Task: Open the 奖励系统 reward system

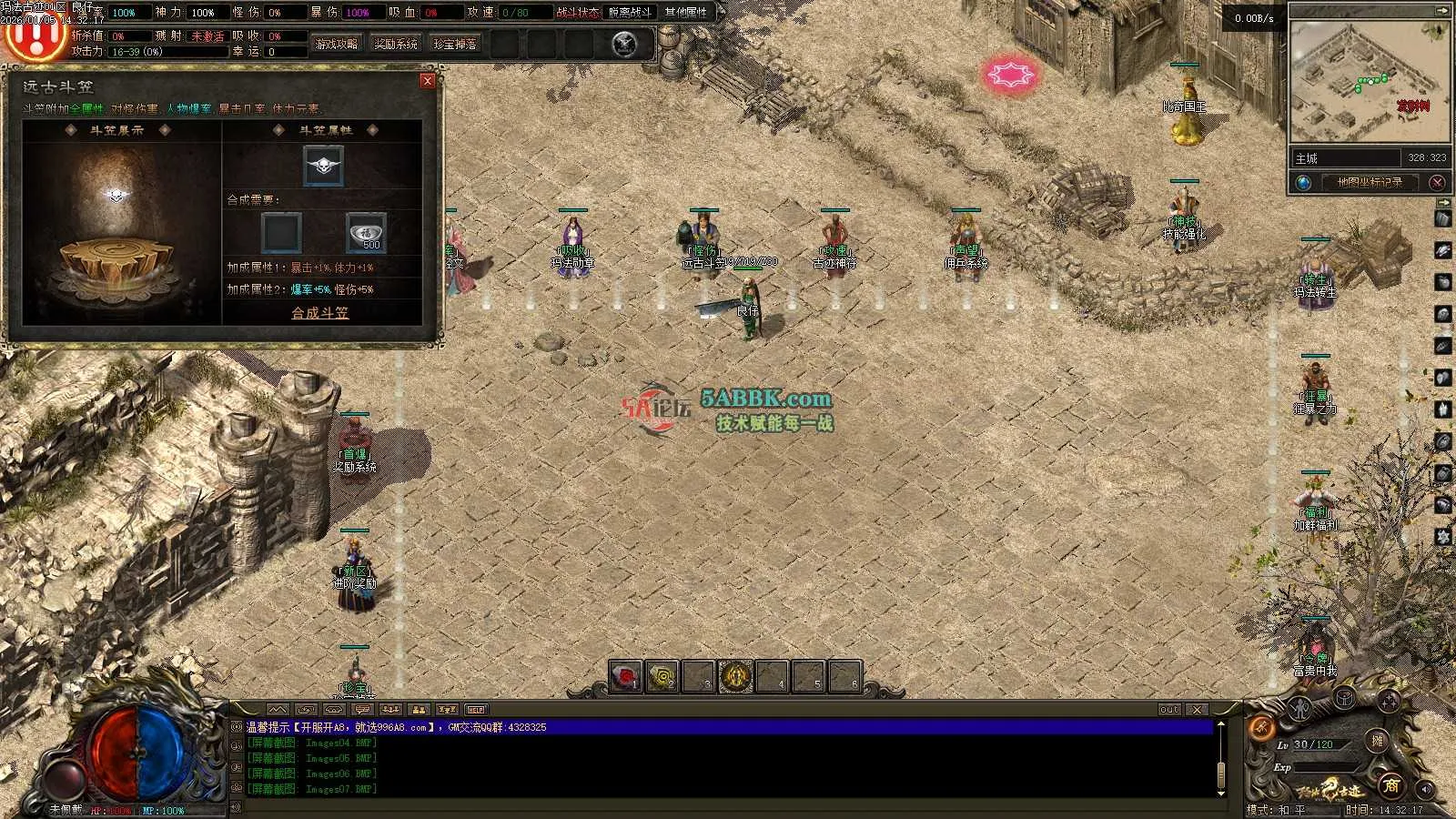Action: point(396,44)
